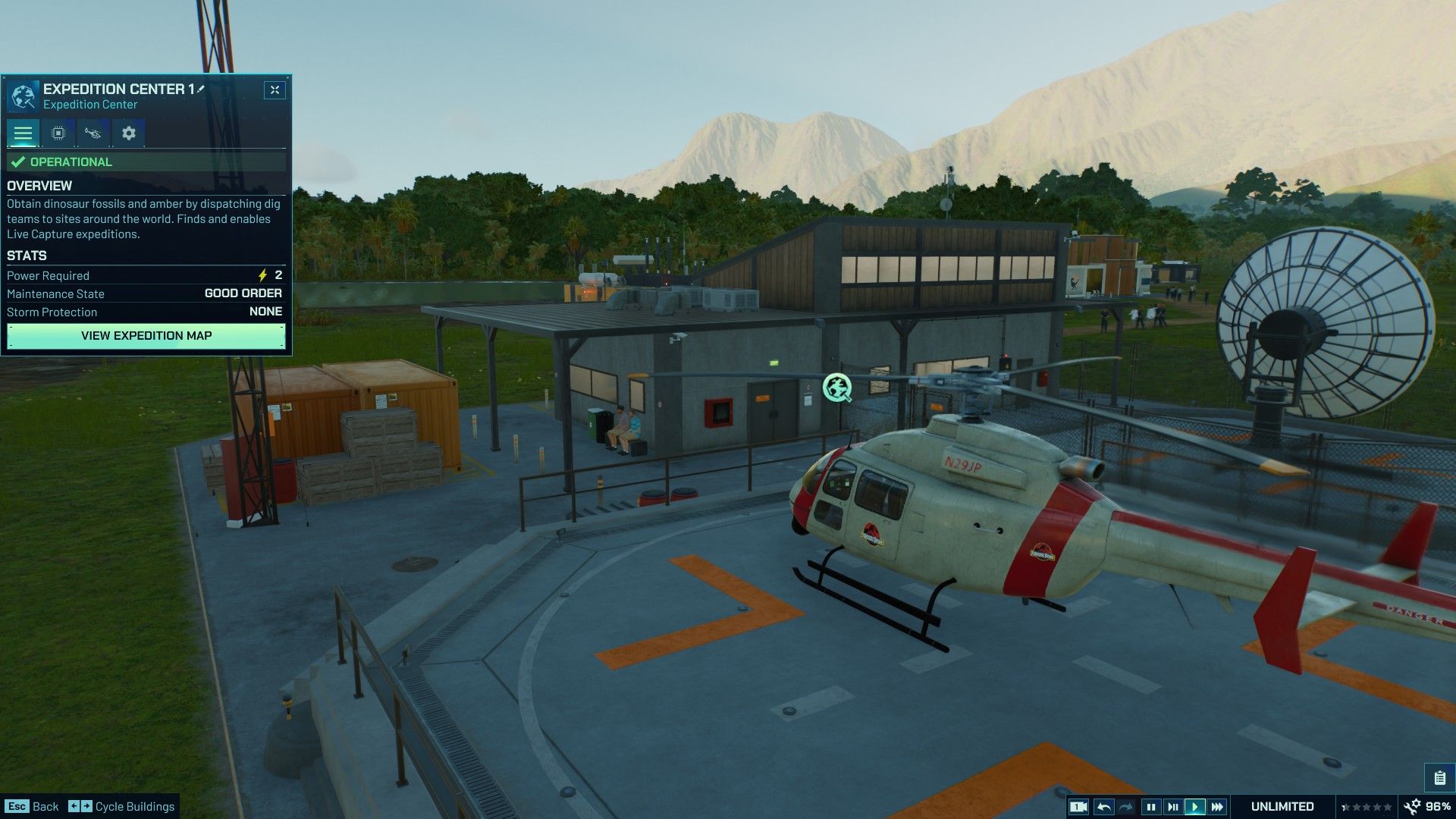
Task: Pause the game
Action: point(1150,807)
